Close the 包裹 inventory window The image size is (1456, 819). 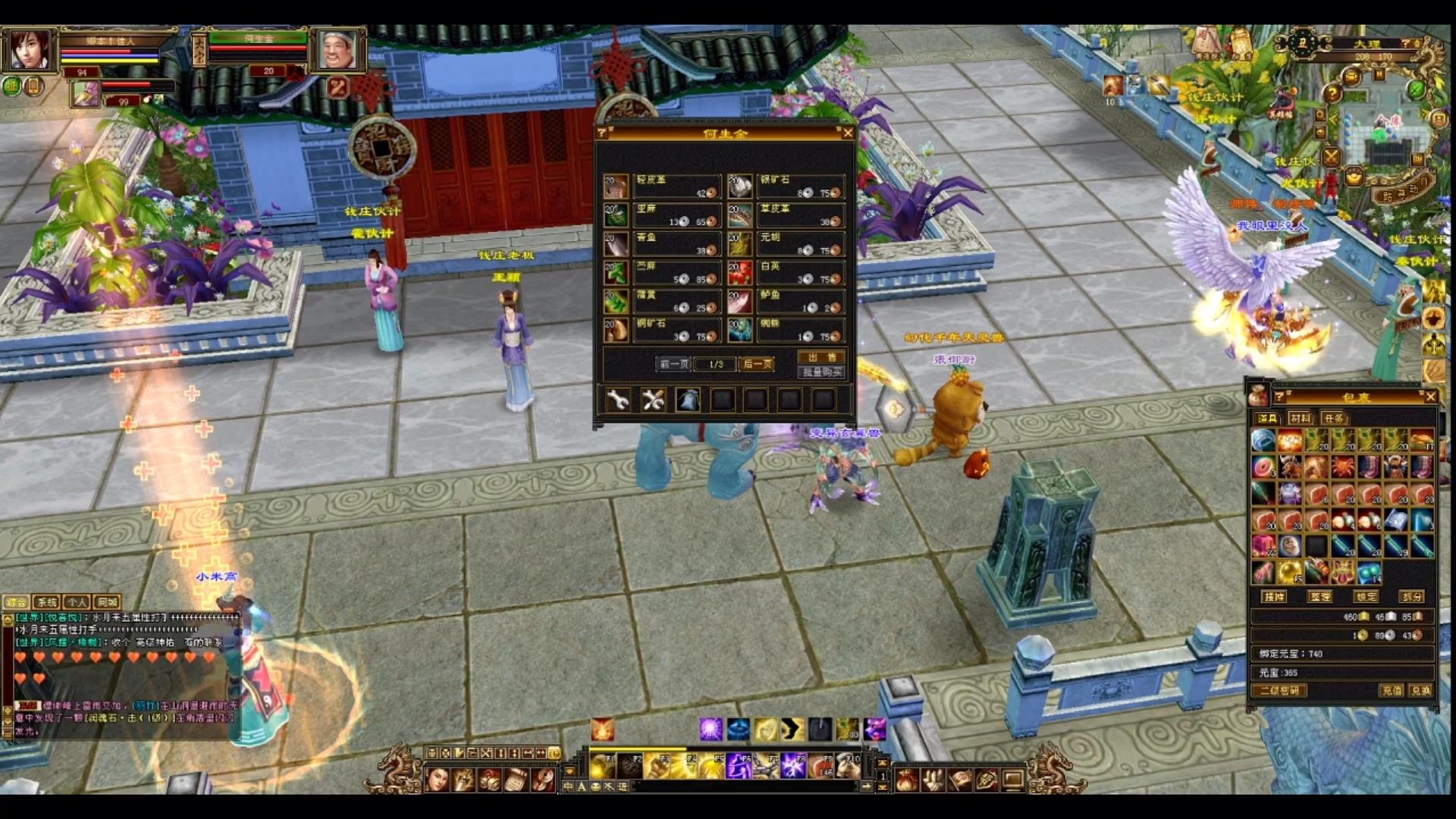tap(1430, 397)
